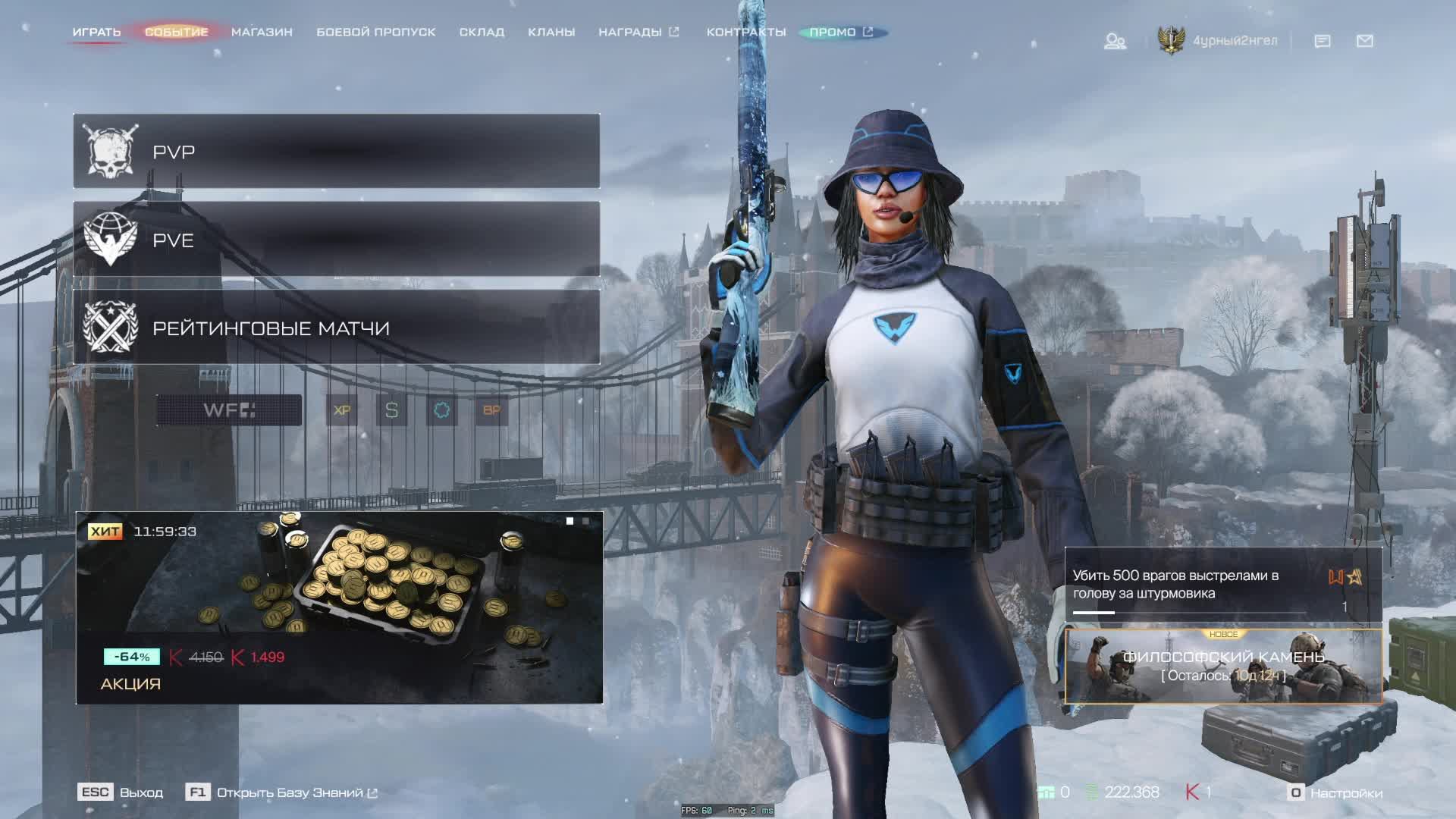The image size is (1456, 819).
Task: Switch to the Контракты tab
Action: point(745,32)
